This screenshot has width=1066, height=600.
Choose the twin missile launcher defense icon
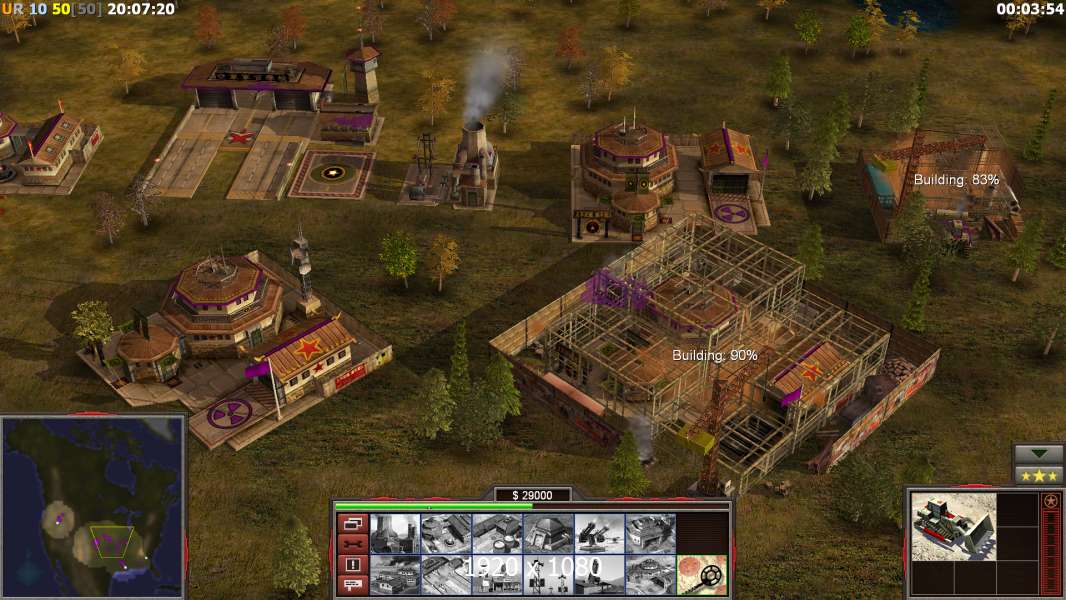click(x=600, y=534)
